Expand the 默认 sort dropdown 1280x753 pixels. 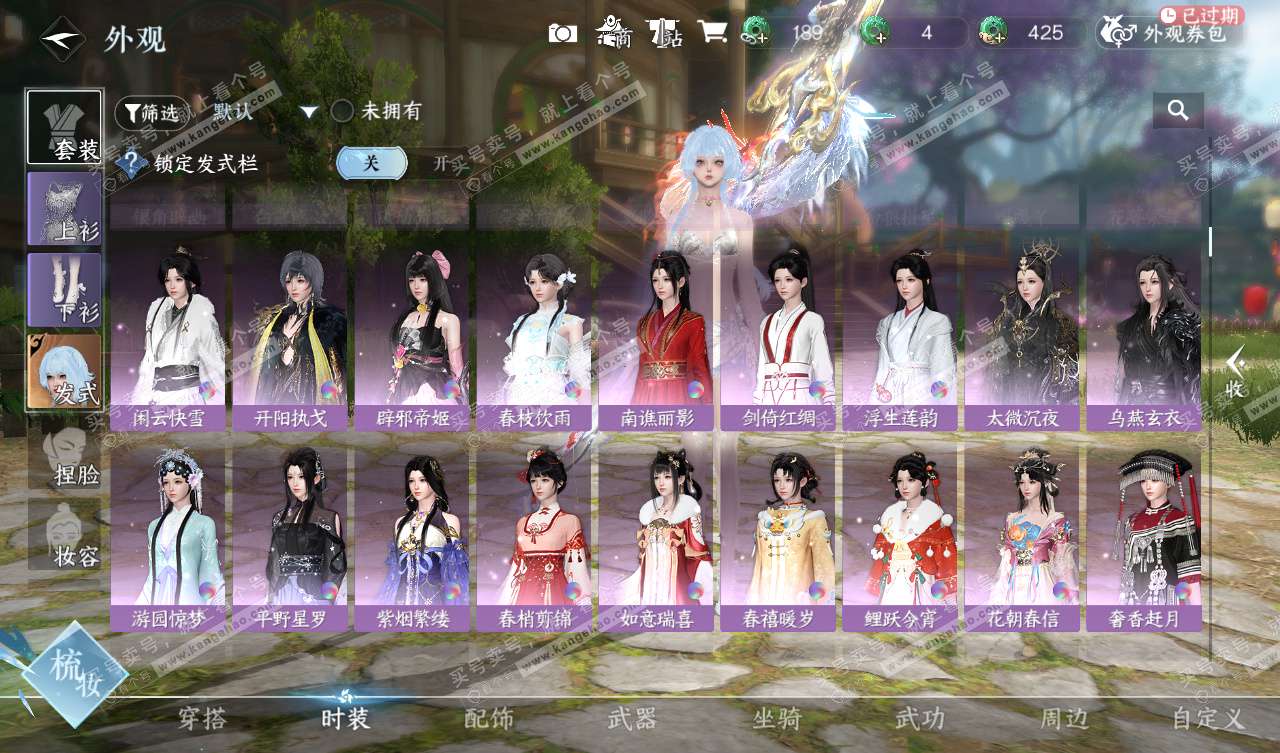[308, 112]
